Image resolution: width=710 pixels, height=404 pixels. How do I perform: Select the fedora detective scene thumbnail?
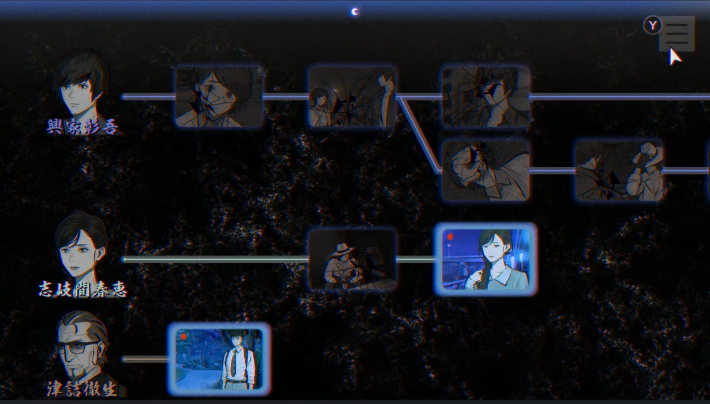point(352,259)
